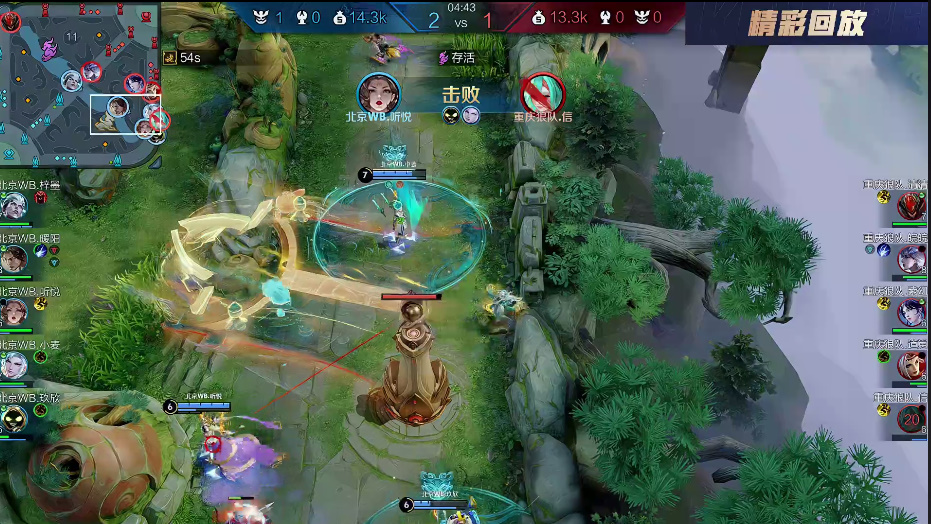This screenshot has height=524, width=931.
Task: Choose 北京WB.听悦 portrait in left team list
Action: click(x=13, y=312)
